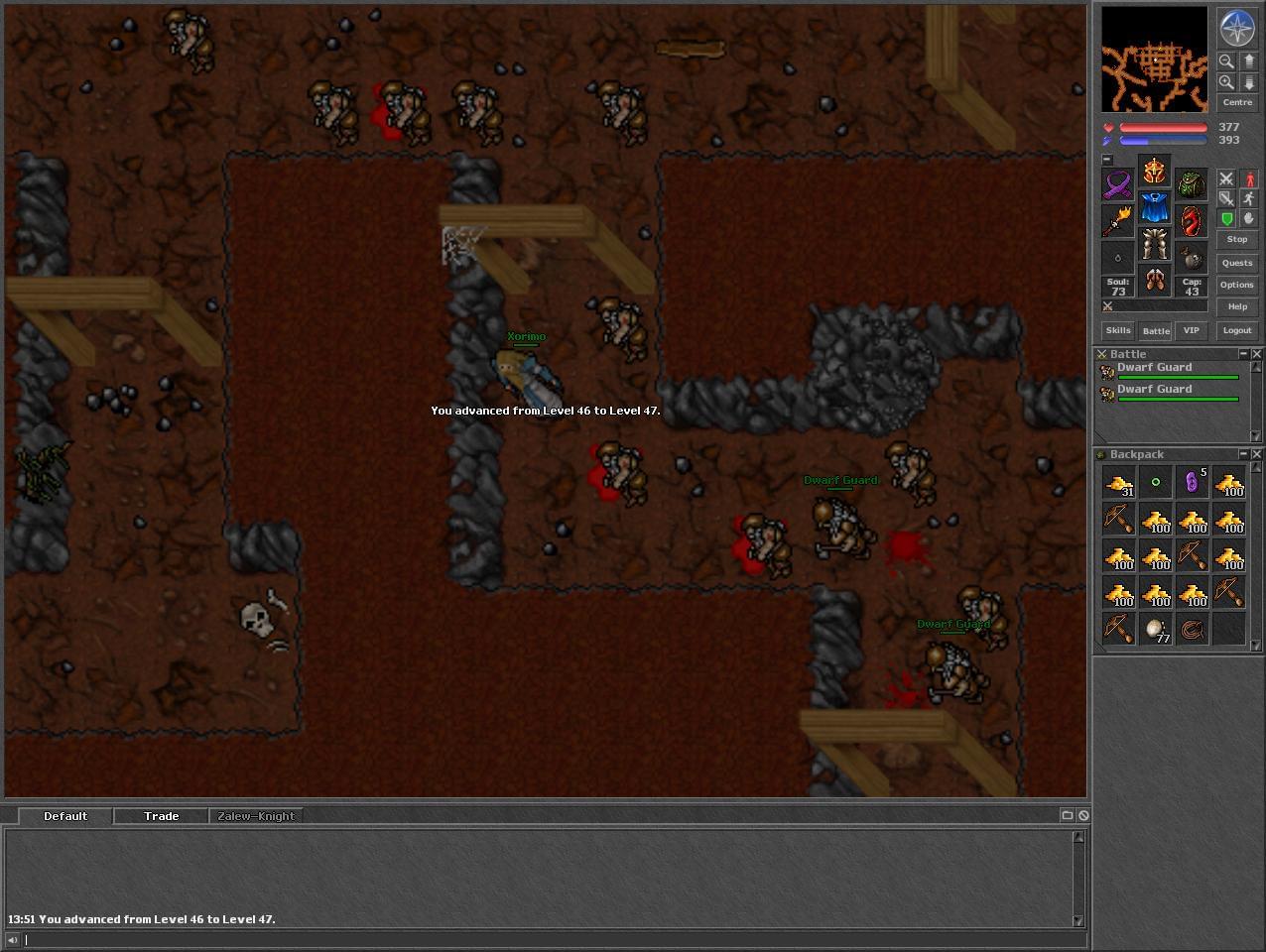Select the purple rune with count 5

pyautogui.click(x=1192, y=483)
